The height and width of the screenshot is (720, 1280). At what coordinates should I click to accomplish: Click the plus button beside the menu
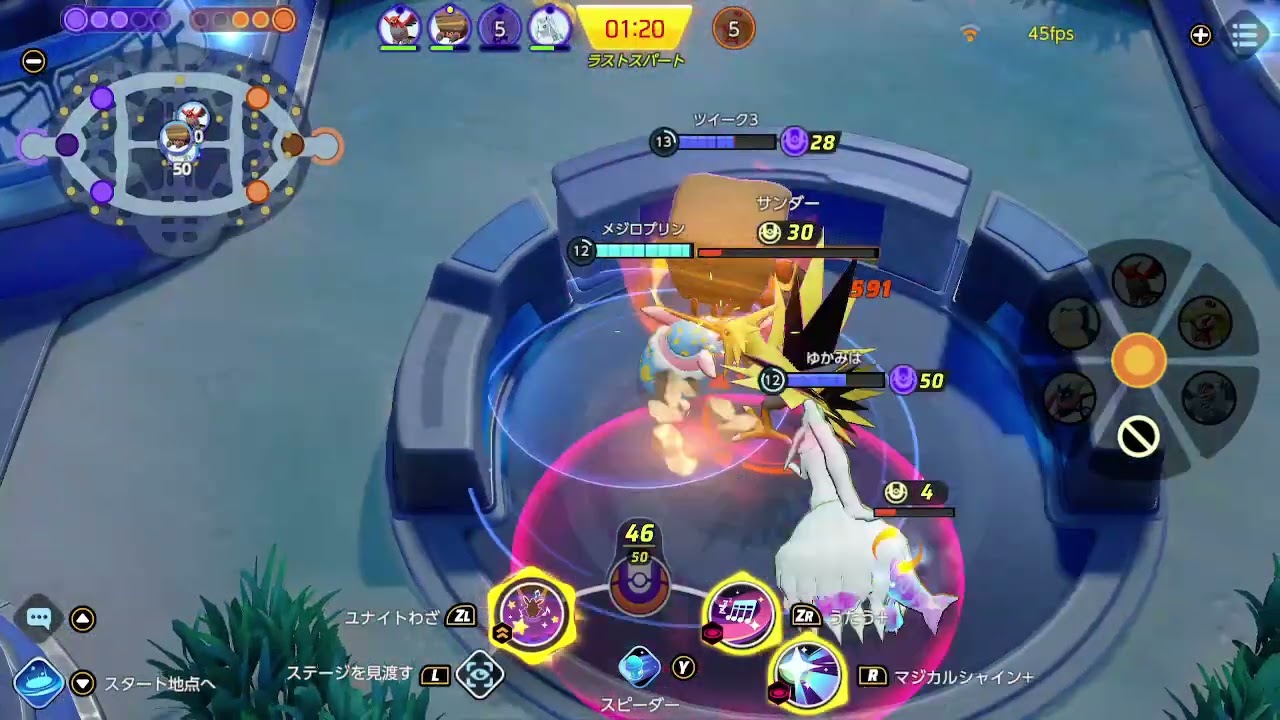(1200, 35)
